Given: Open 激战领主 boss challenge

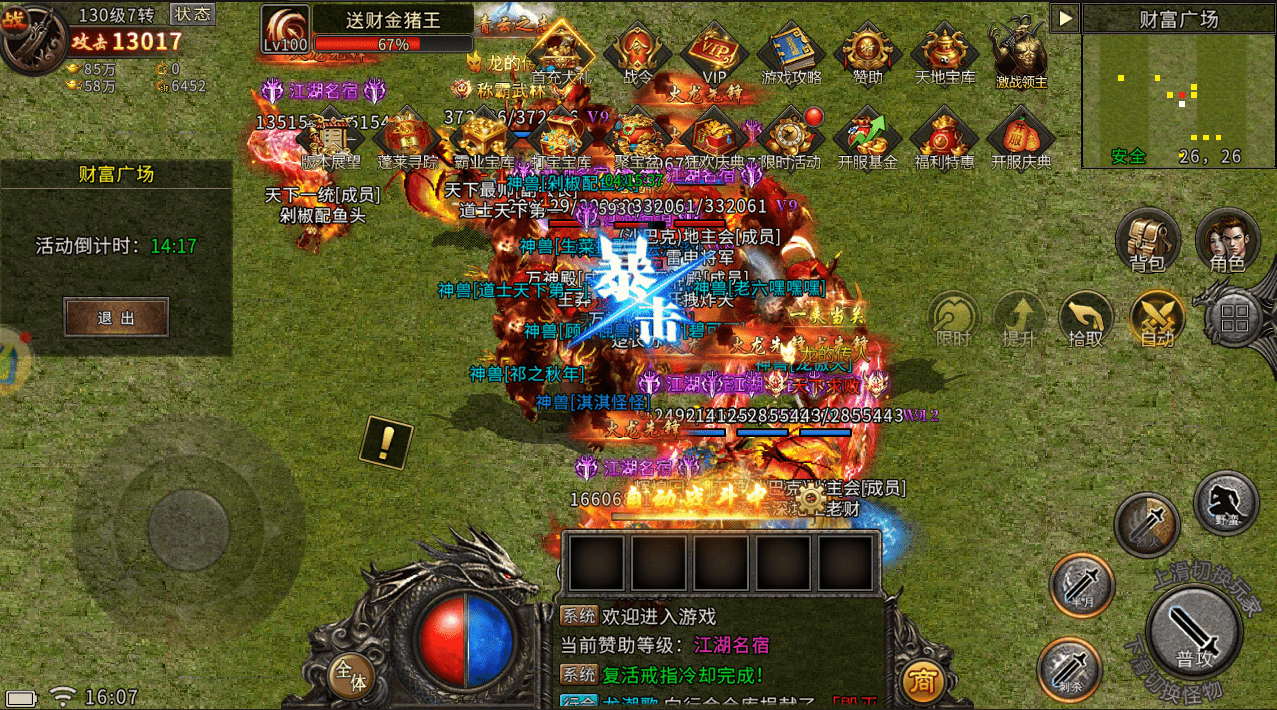Looking at the screenshot, I should [x=1021, y=55].
